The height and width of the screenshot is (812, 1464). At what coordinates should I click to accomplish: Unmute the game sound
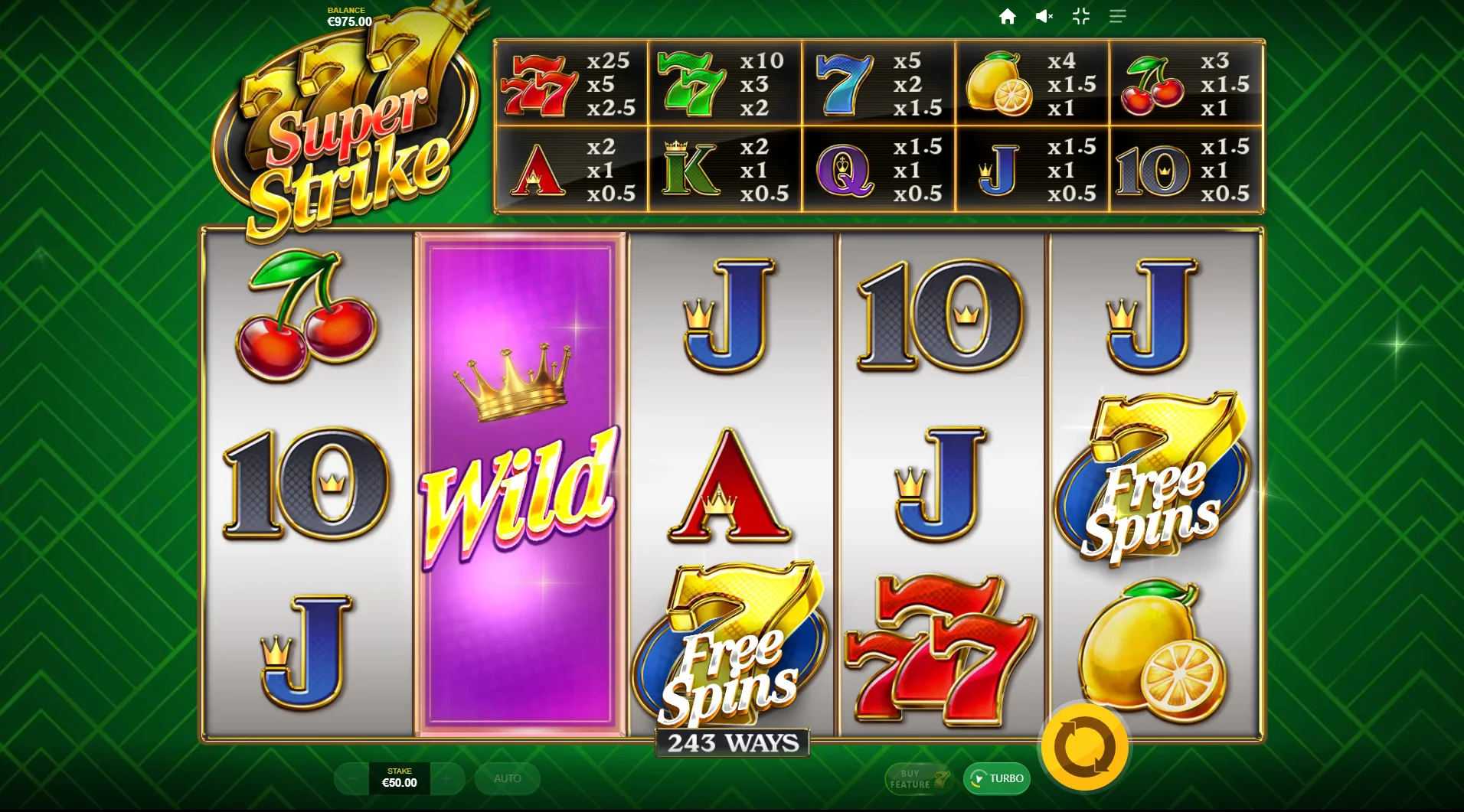pos(1044,16)
